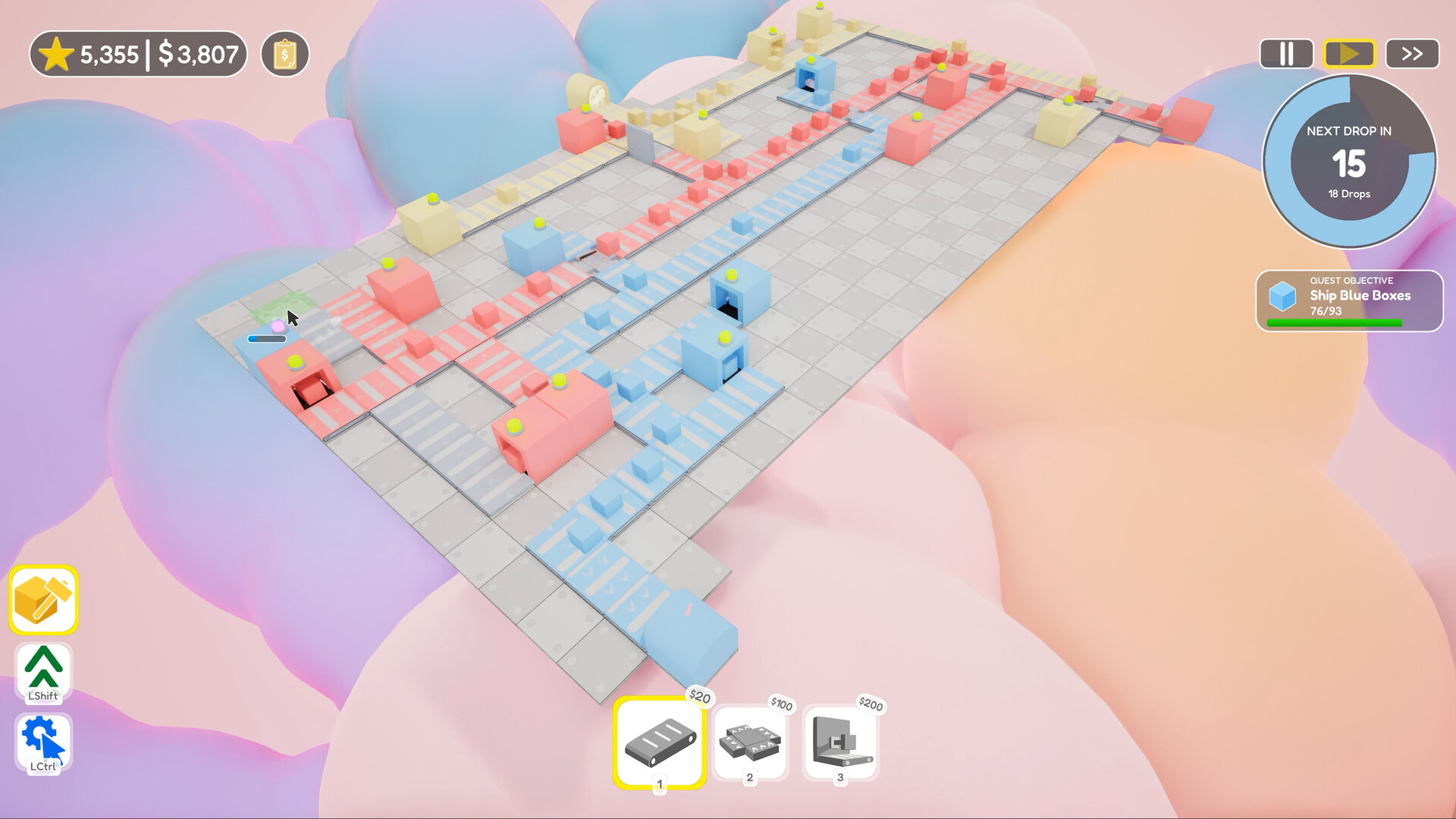Click the blue cube icon in the Quest Objective panel
1456x819 pixels.
point(1282,296)
